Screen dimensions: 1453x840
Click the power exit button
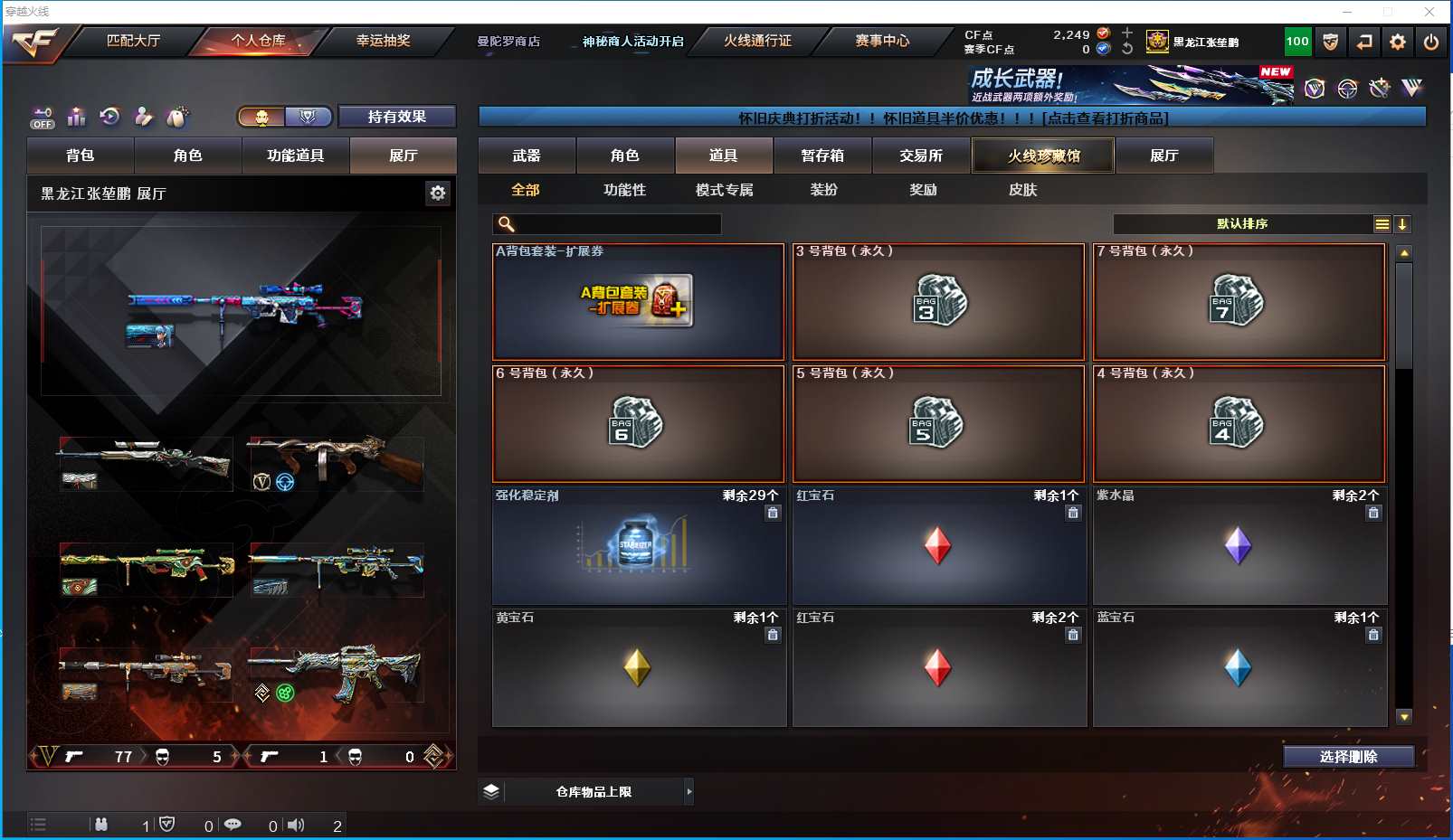pos(1431,42)
